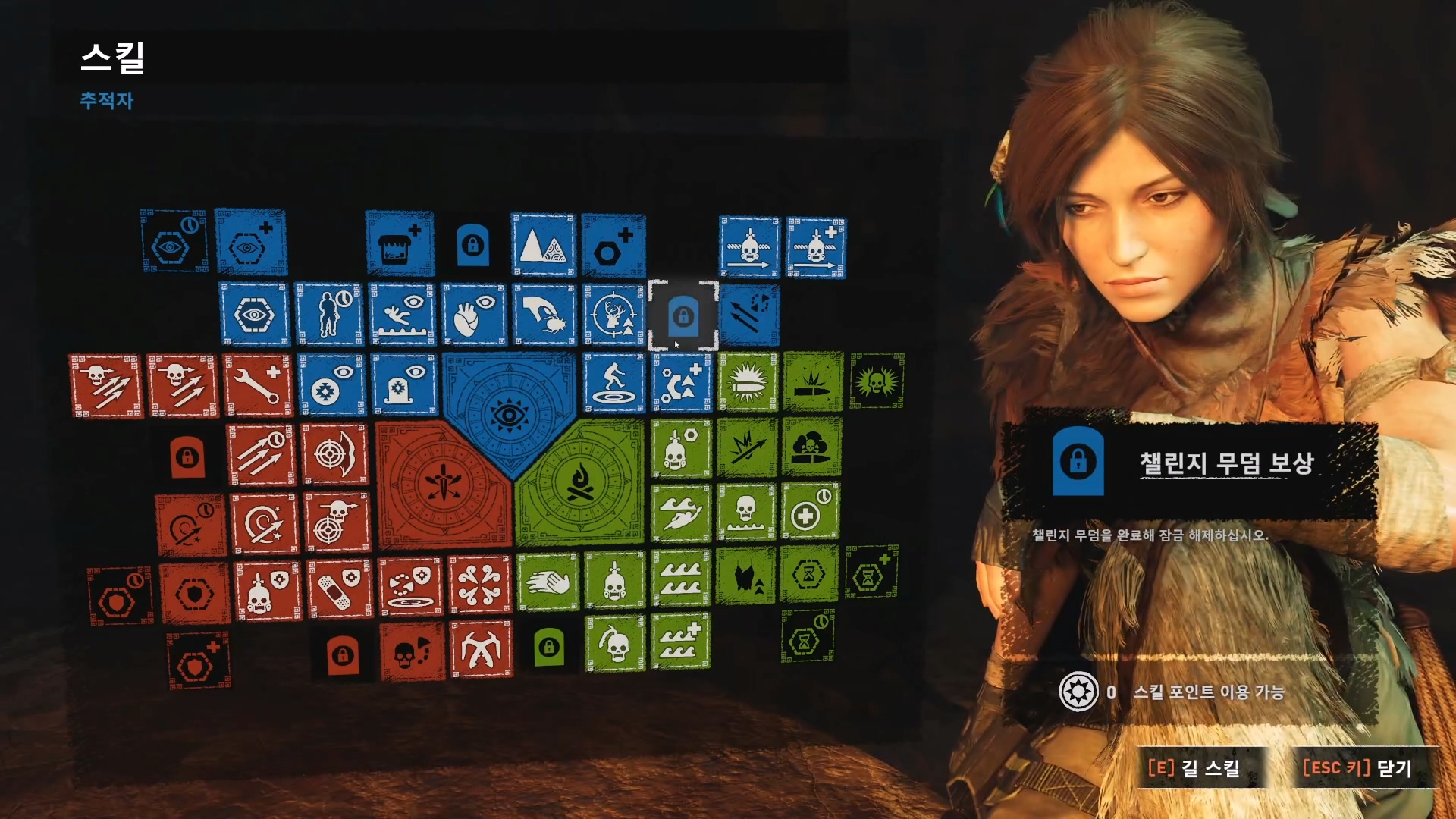
Task: Pick the deer in crosshair skill
Action: coord(613,315)
